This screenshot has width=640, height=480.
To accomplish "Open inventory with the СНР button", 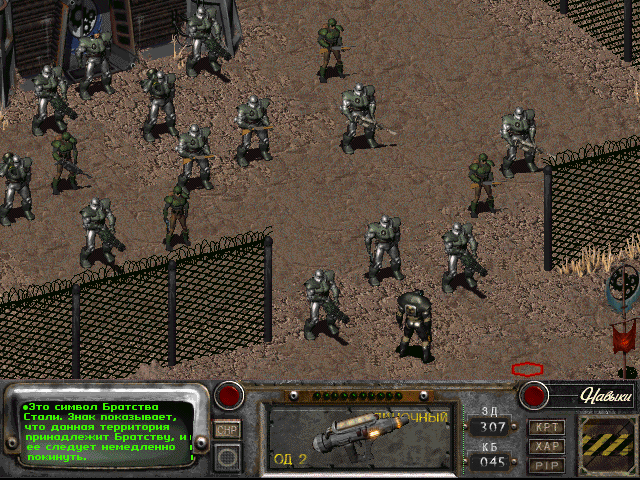I will tap(227, 429).
